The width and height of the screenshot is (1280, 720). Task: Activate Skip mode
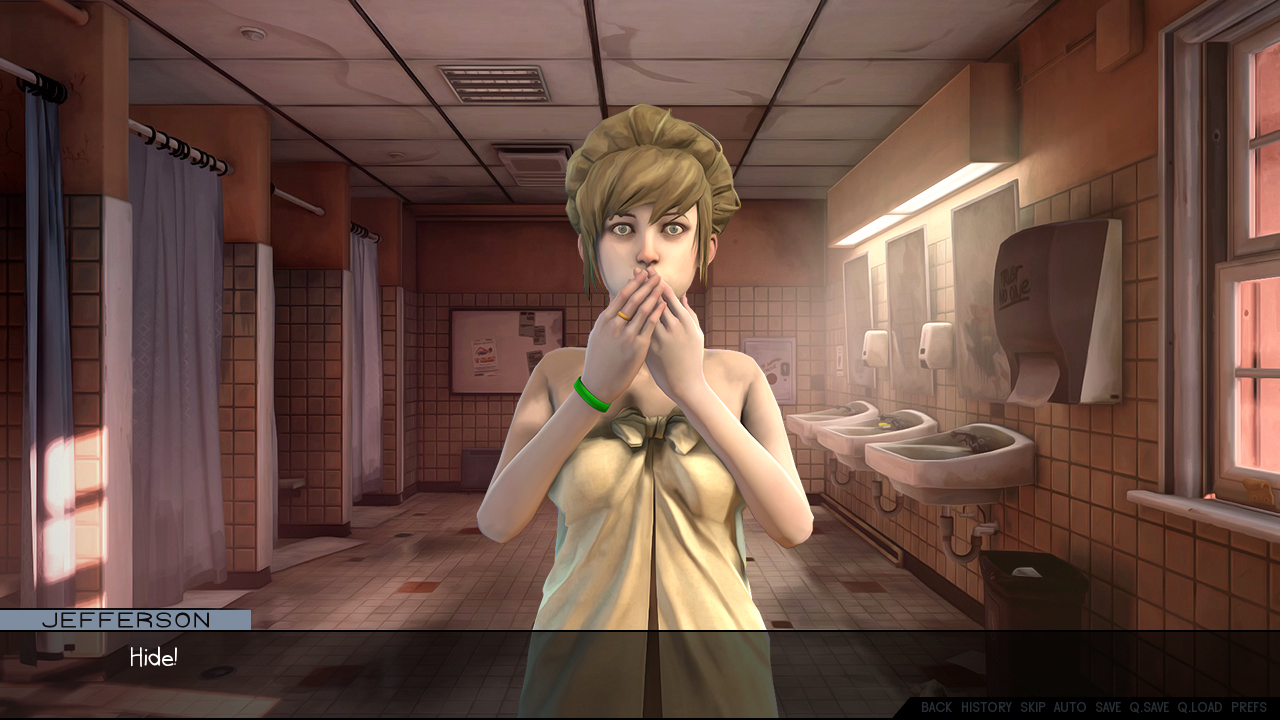point(1033,707)
